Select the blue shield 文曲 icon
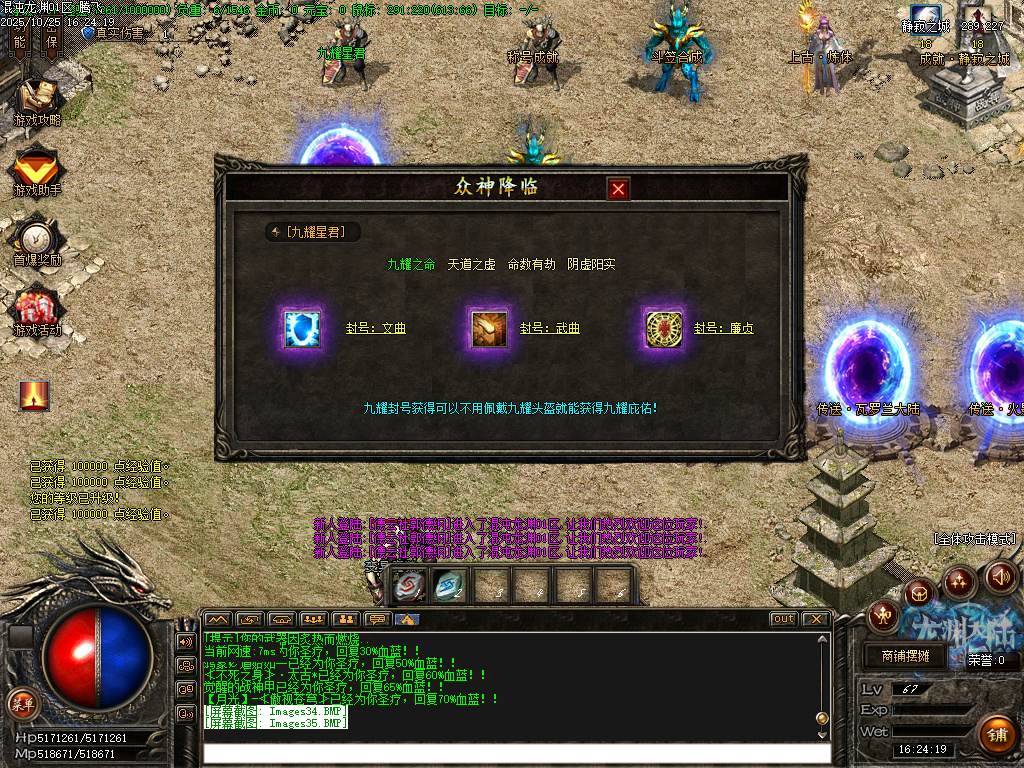Image resolution: width=1024 pixels, height=768 pixels. 302,328
